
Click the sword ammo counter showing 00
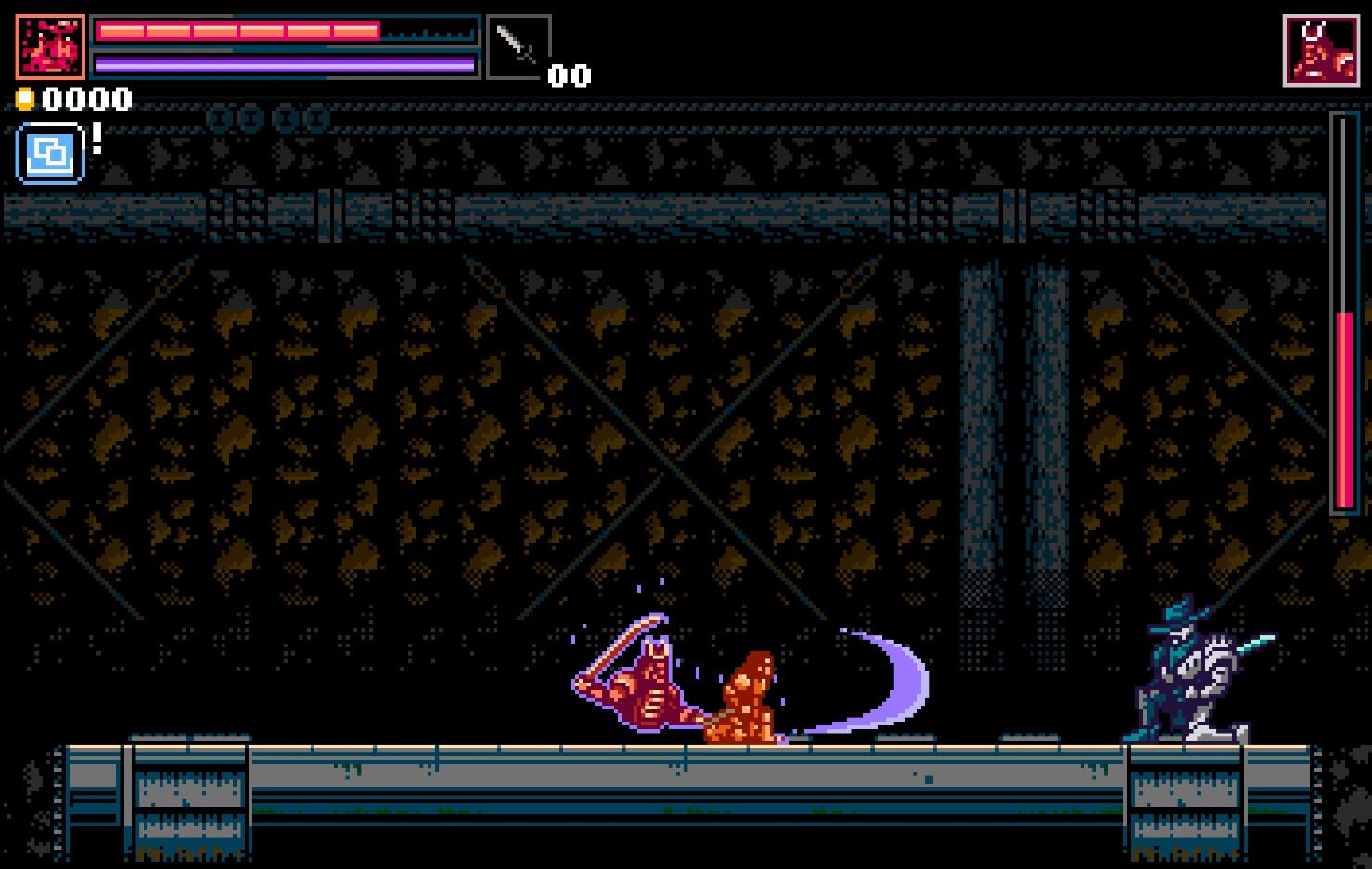pyautogui.click(x=570, y=76)
